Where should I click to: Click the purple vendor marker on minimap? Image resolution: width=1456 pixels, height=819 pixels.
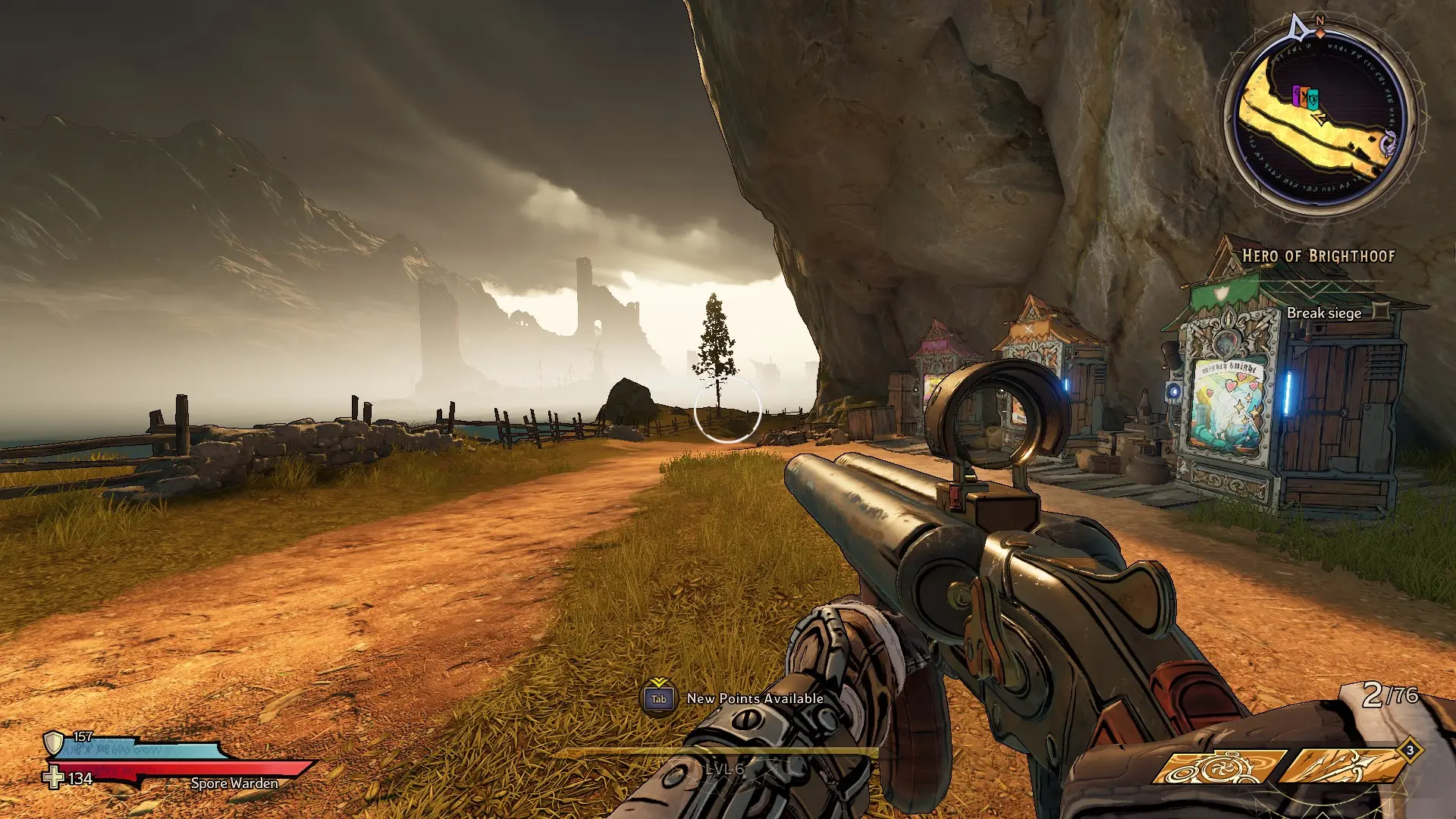pos(1296,96)
